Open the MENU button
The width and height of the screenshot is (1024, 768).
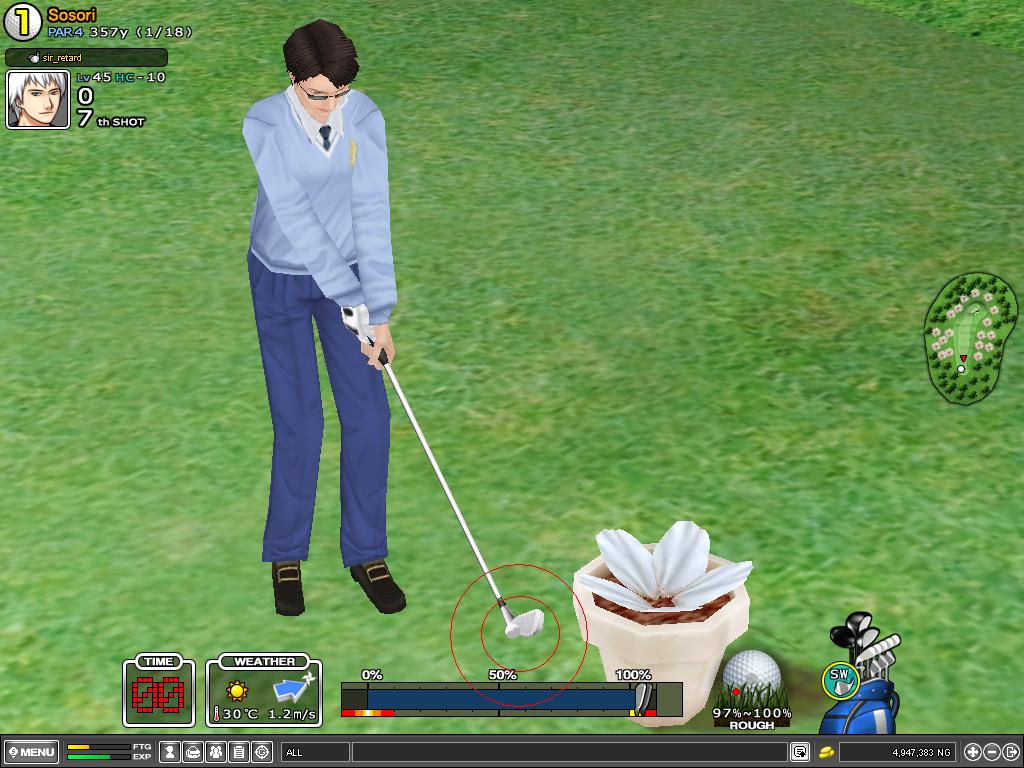click(31, 752)
